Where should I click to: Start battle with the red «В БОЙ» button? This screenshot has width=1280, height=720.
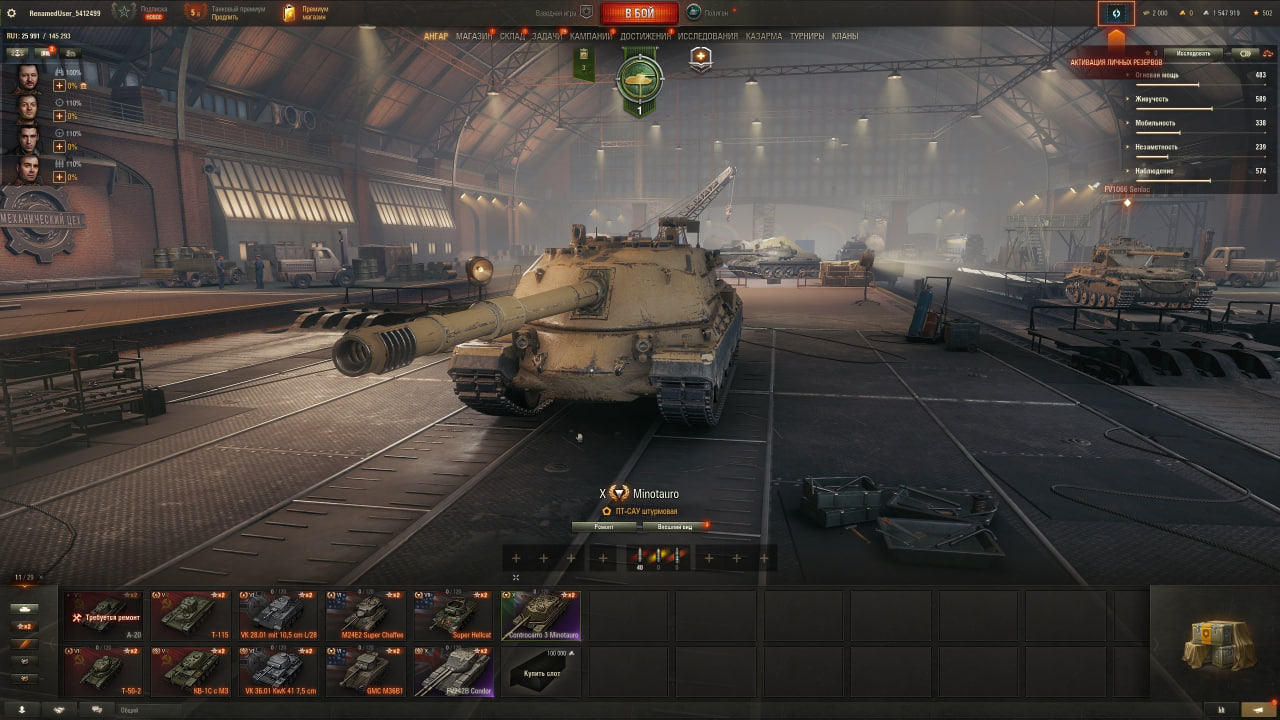pyautogui.click(x=639, y=13)
